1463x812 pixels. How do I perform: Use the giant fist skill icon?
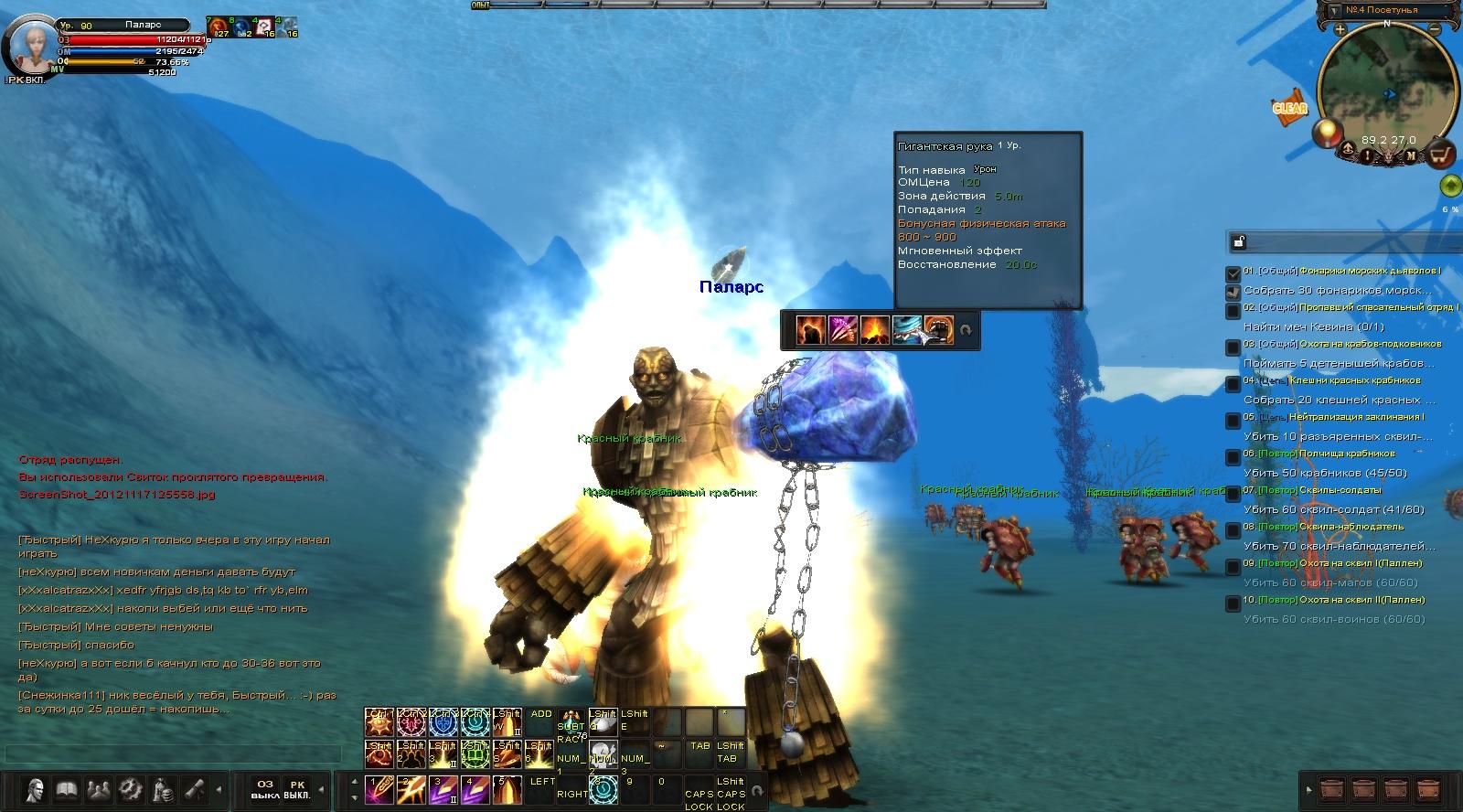tap(937, 329)
